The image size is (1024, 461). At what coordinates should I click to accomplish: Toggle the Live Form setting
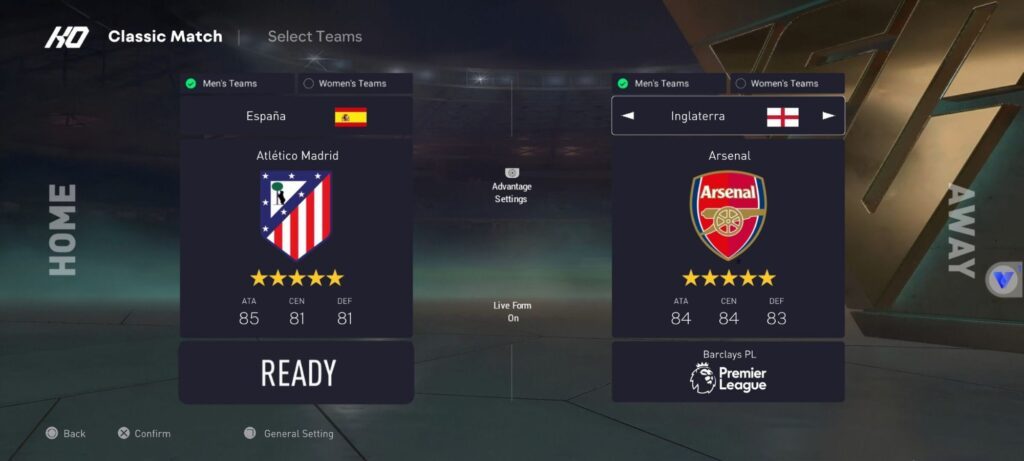(512, 311)
